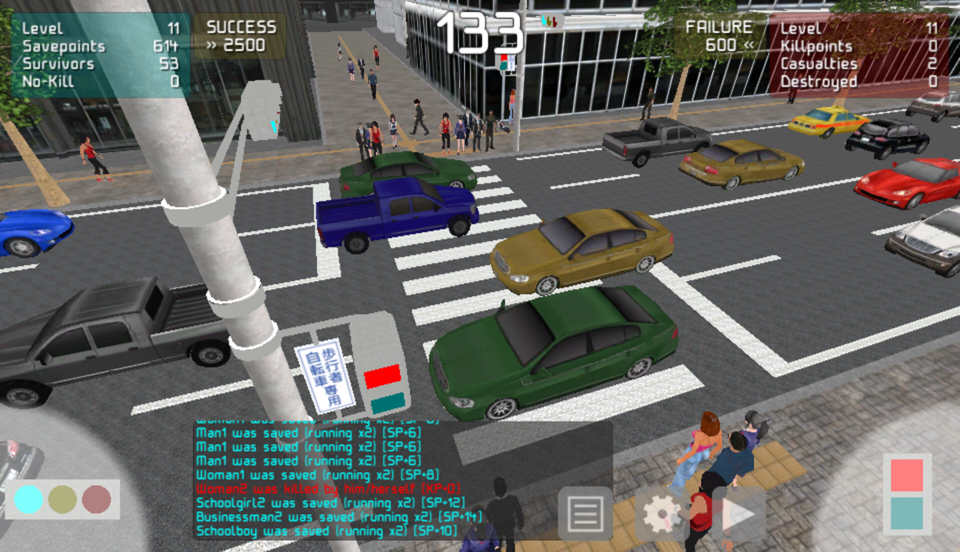960x552 pixels.
Task: Select the red vehicle light circle
Action: click(x=96, y=499)
